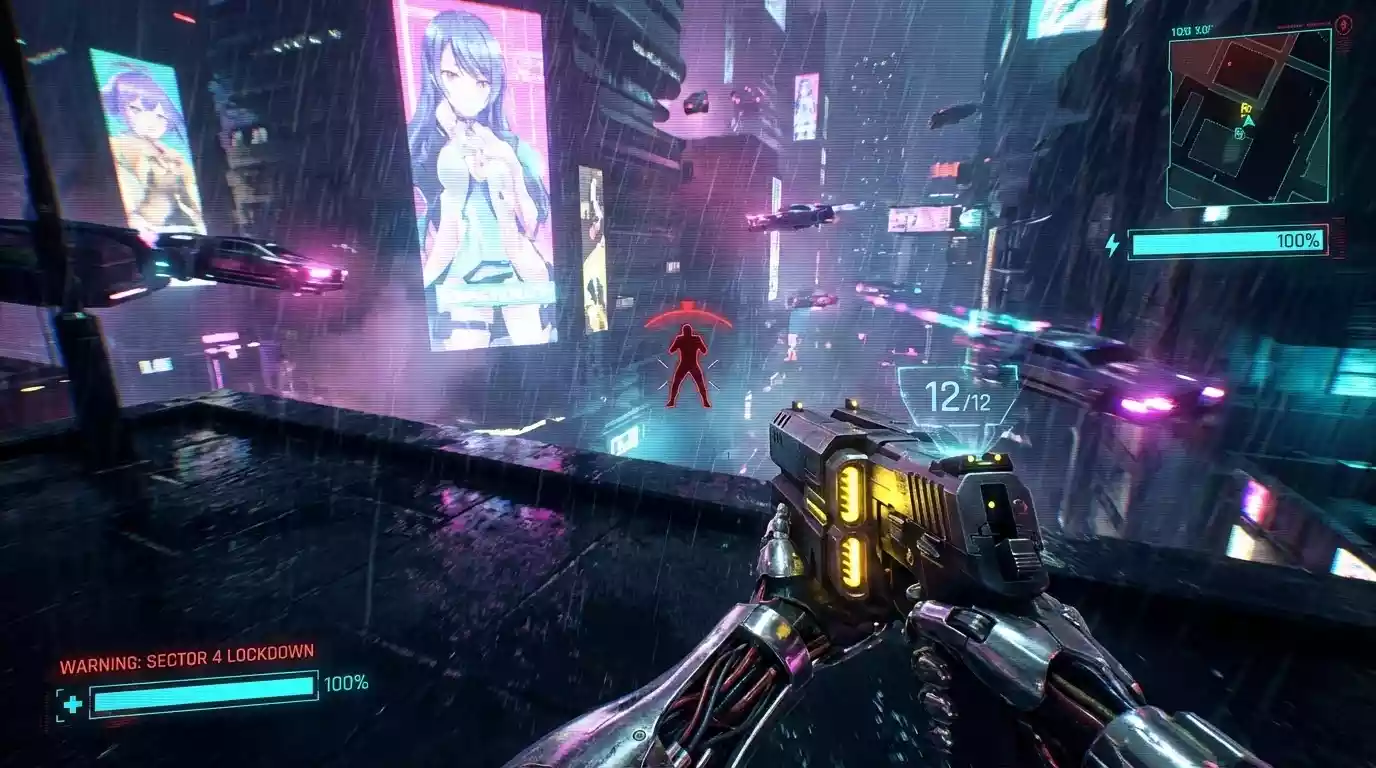Toggle the red targeting arc above the enemy

tap(686, 315)
